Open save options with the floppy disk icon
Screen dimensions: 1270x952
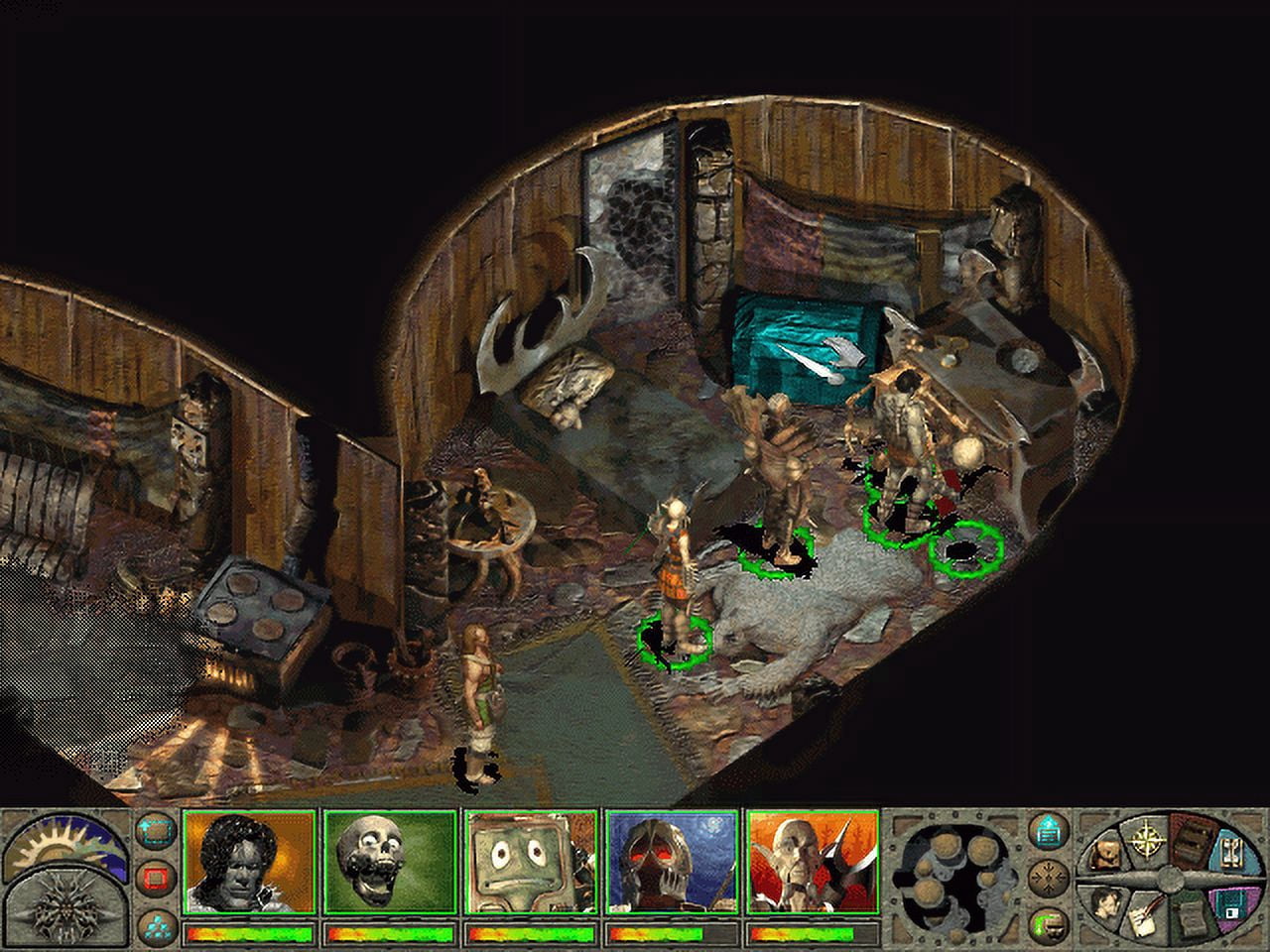1230,904
